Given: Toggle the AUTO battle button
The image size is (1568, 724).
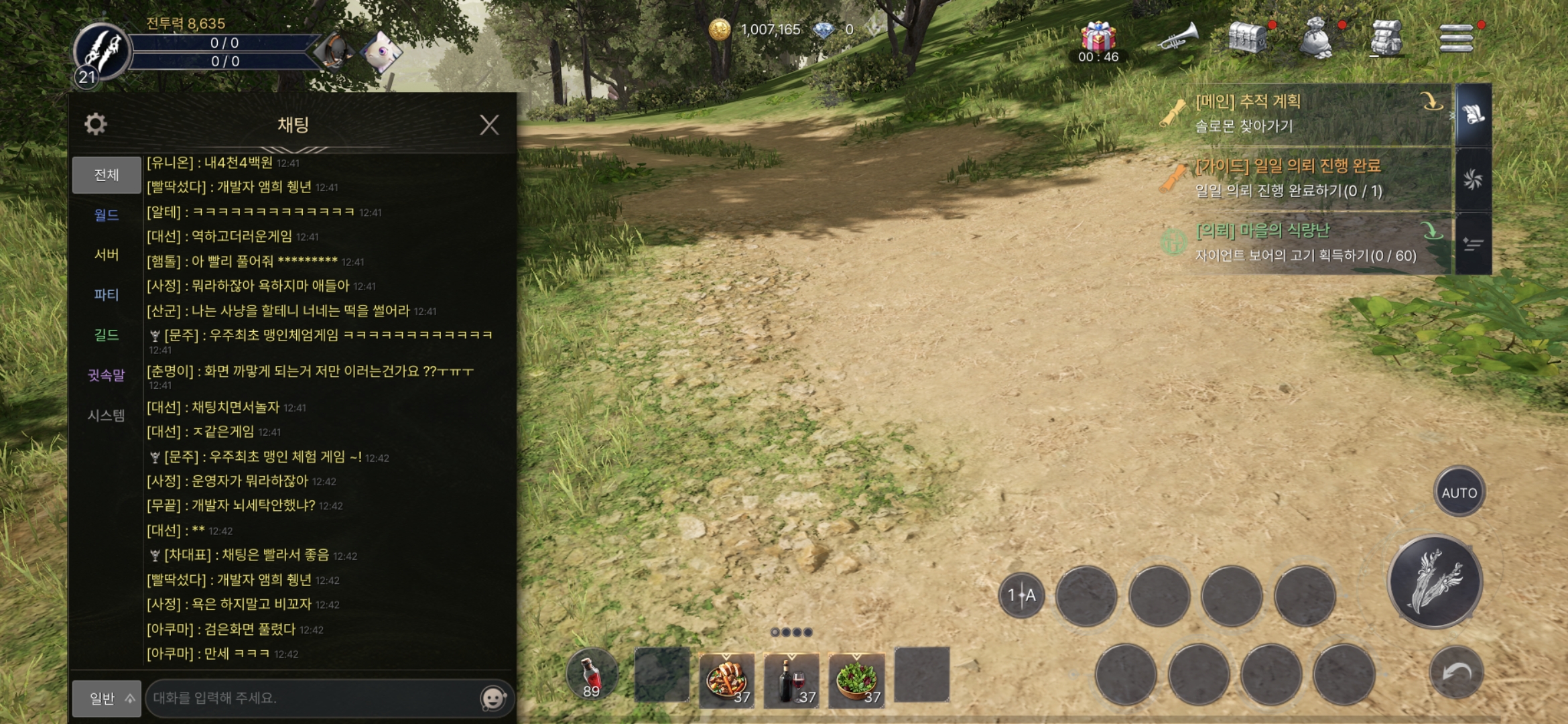Looking at the screenshot, I should tap(1459, 493).
